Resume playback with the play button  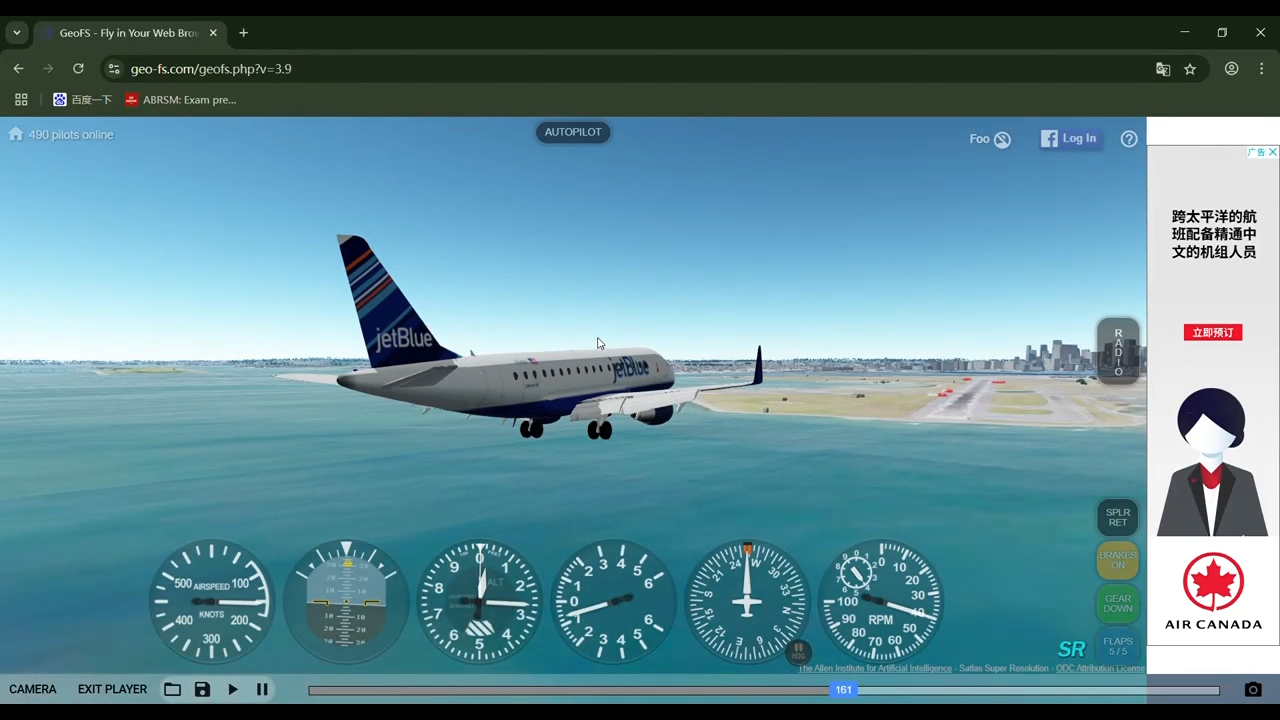pos(233,689)
